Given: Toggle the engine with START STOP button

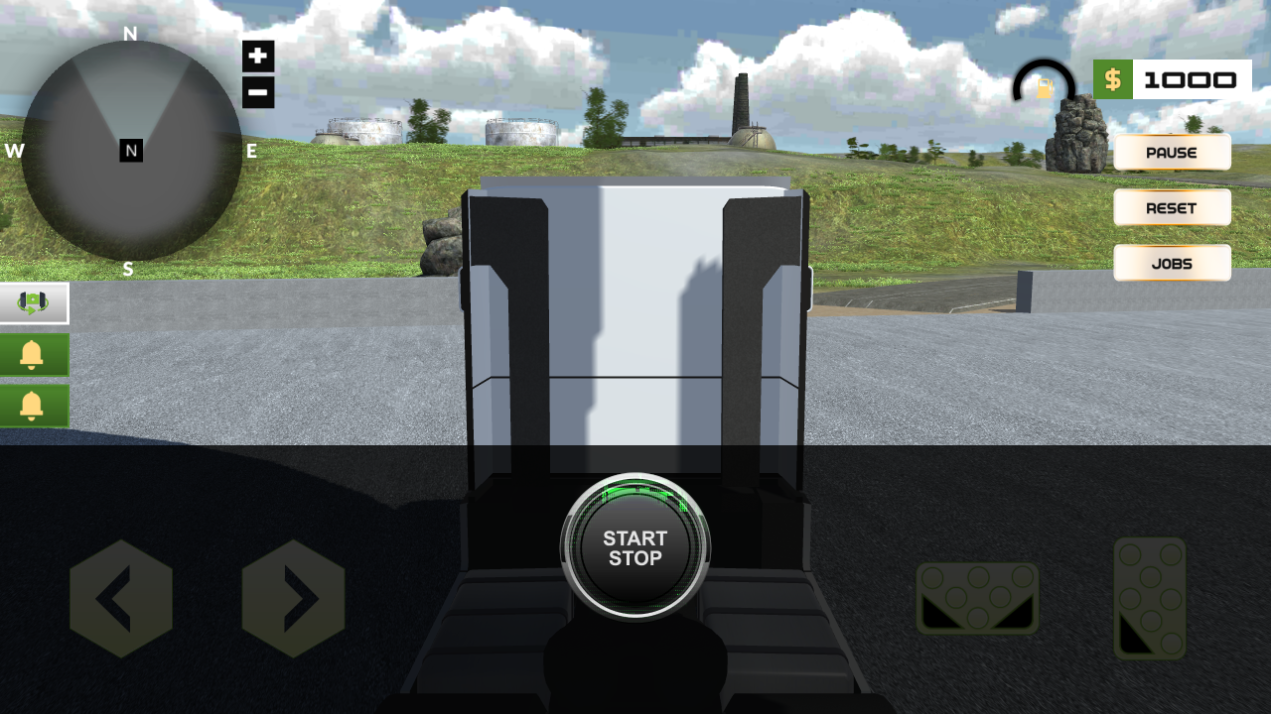Looking at the screenshot, I should pyautogui.click(x=635, y=548).
